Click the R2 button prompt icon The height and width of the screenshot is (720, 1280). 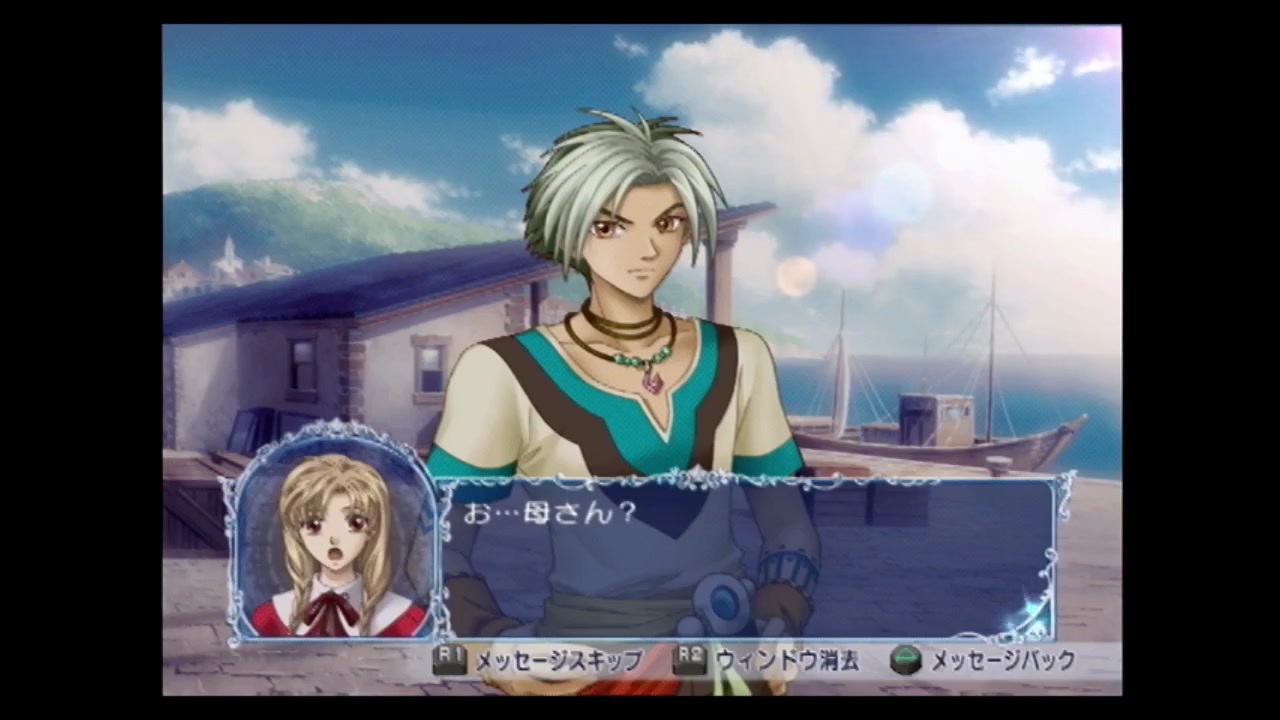point(690,660)
